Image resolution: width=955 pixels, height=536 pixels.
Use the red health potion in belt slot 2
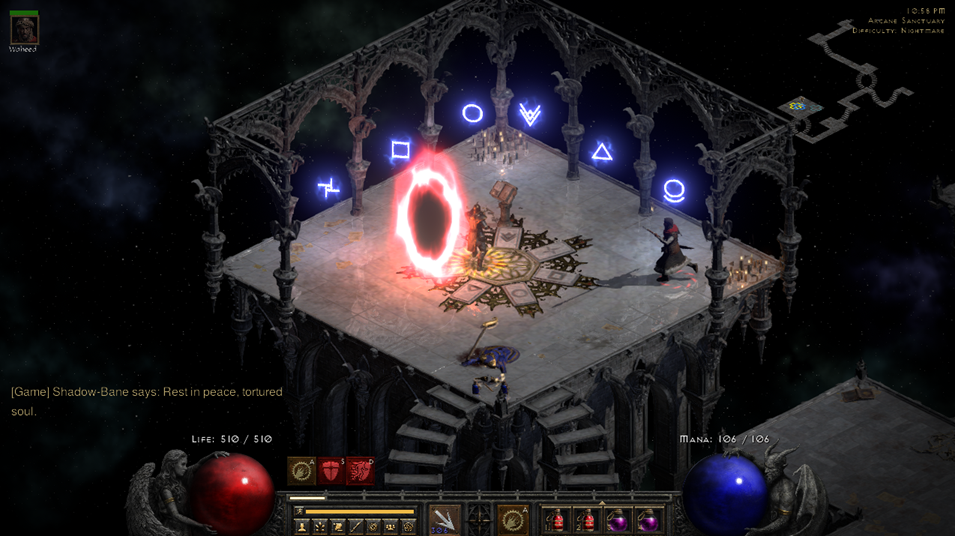click(x=587, y=521)
